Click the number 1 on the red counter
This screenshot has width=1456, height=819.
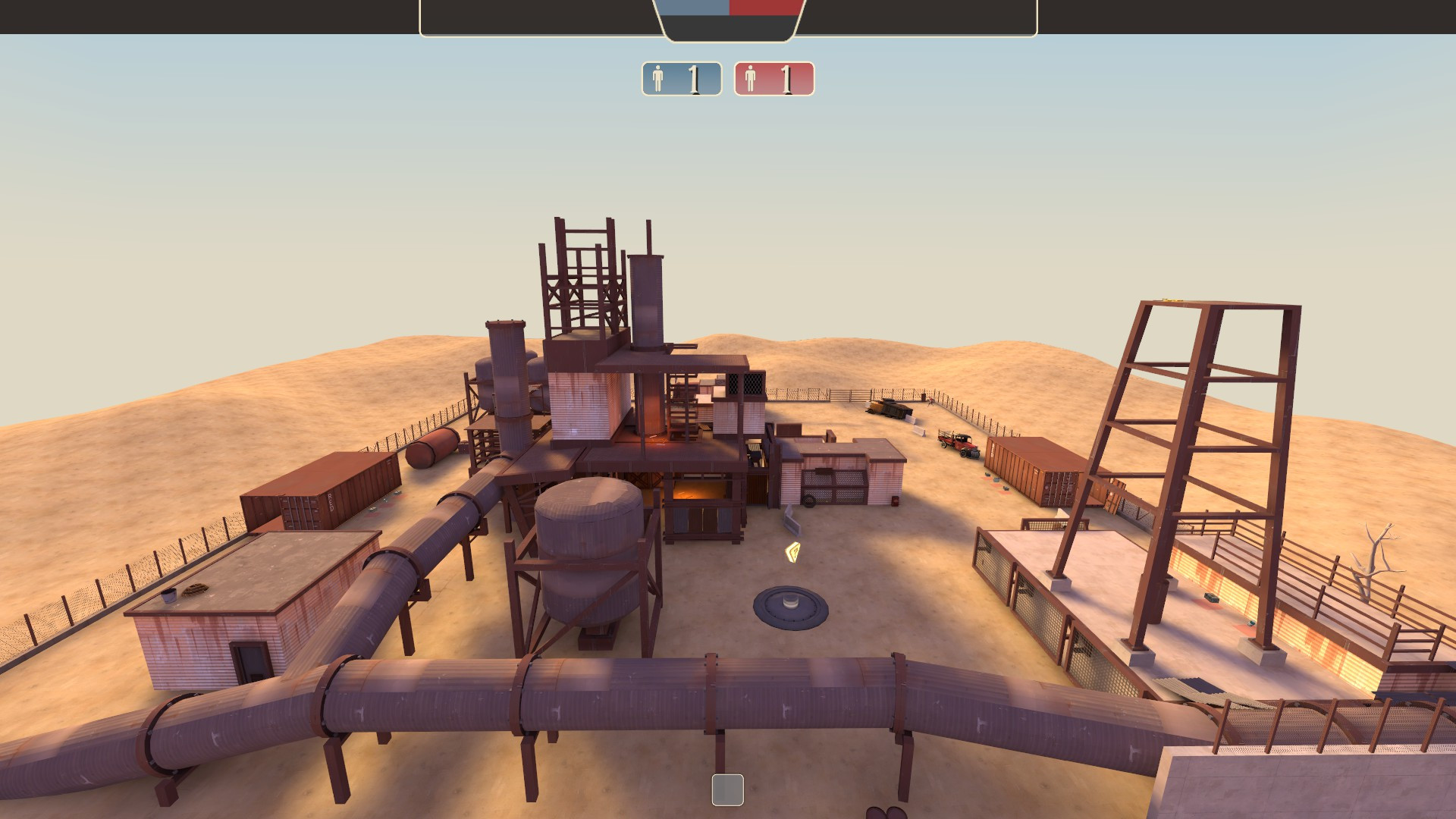pos(787,77)
